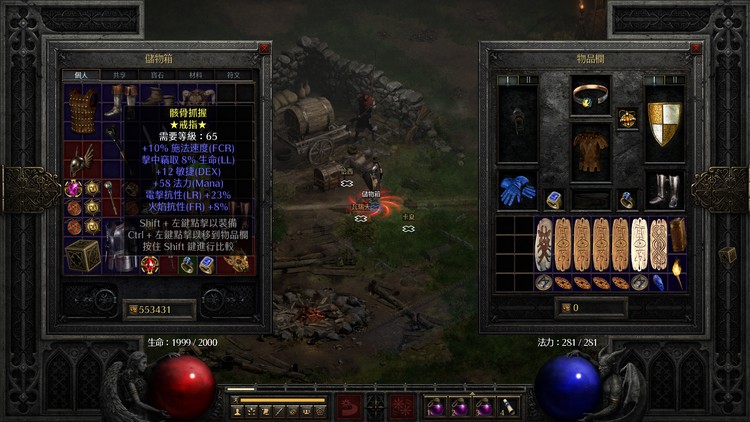Select the equipped body armor slot
Viewport: 750px width, 422px height.
[x=591, y=154]
